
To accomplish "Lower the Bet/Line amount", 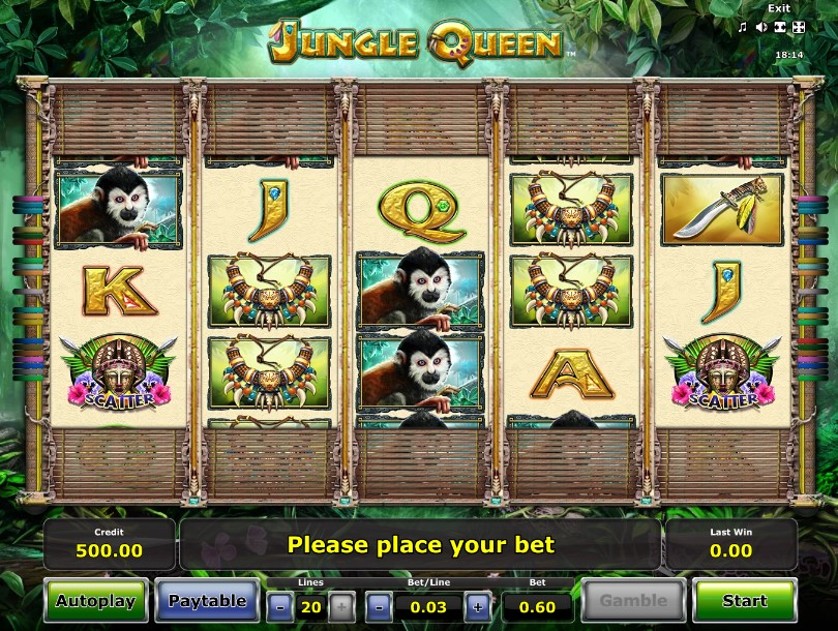I will 379,606.
